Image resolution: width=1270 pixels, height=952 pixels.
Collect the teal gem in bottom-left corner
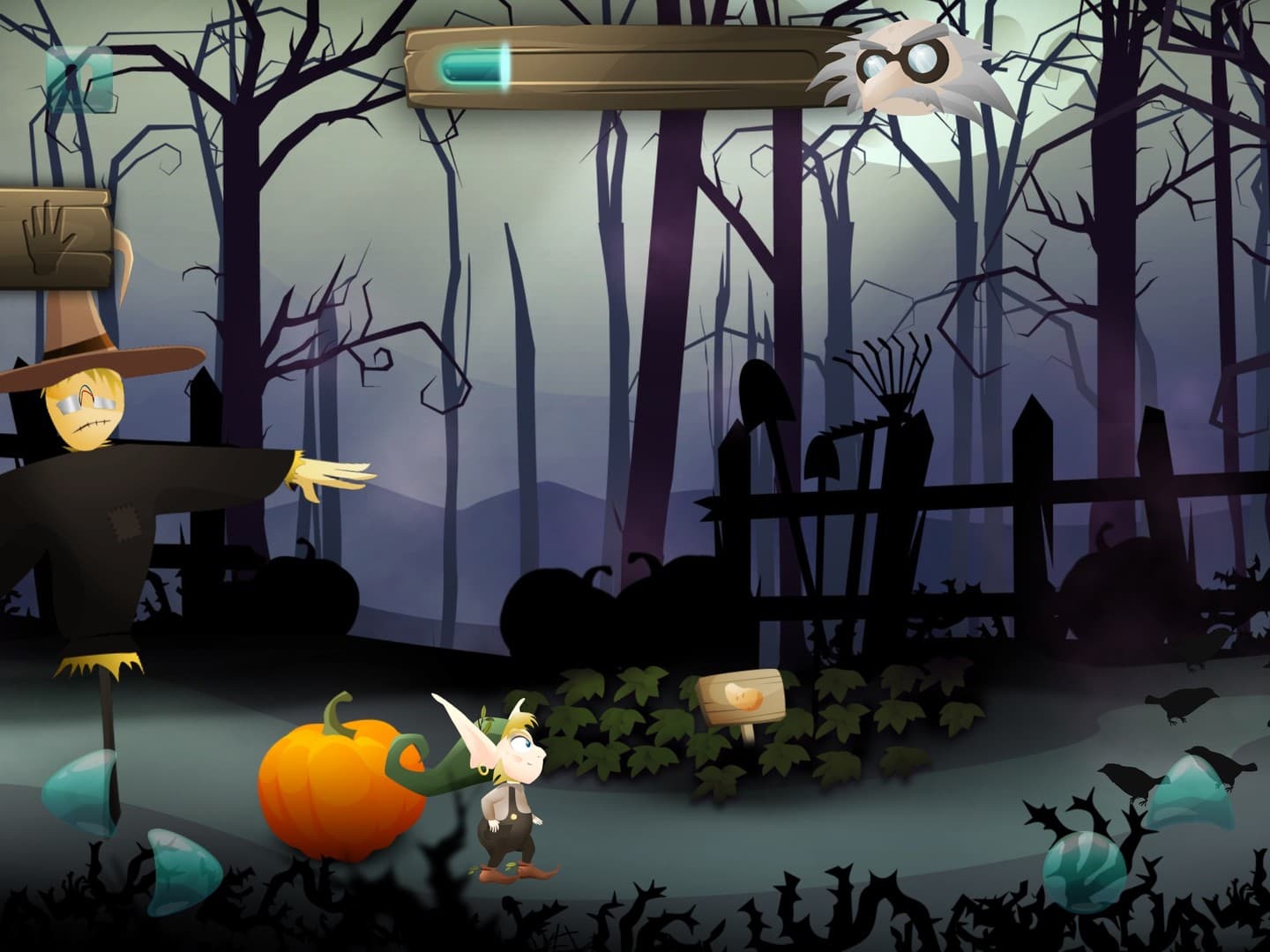point(181,868)
